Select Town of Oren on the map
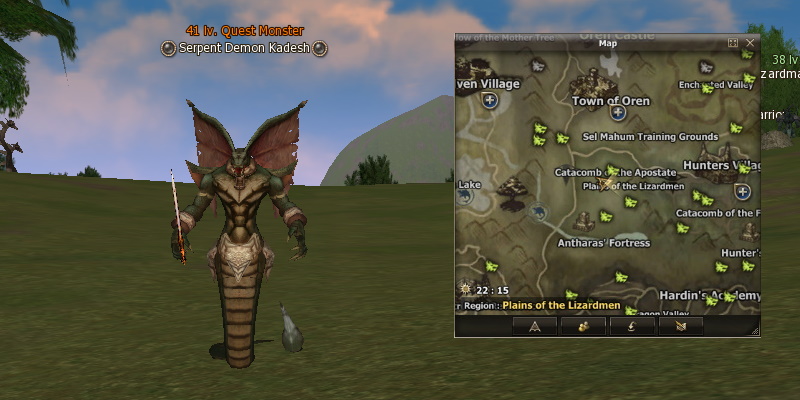Image resolution: width=800 pixels, height=400 pixels. point(610,101)
